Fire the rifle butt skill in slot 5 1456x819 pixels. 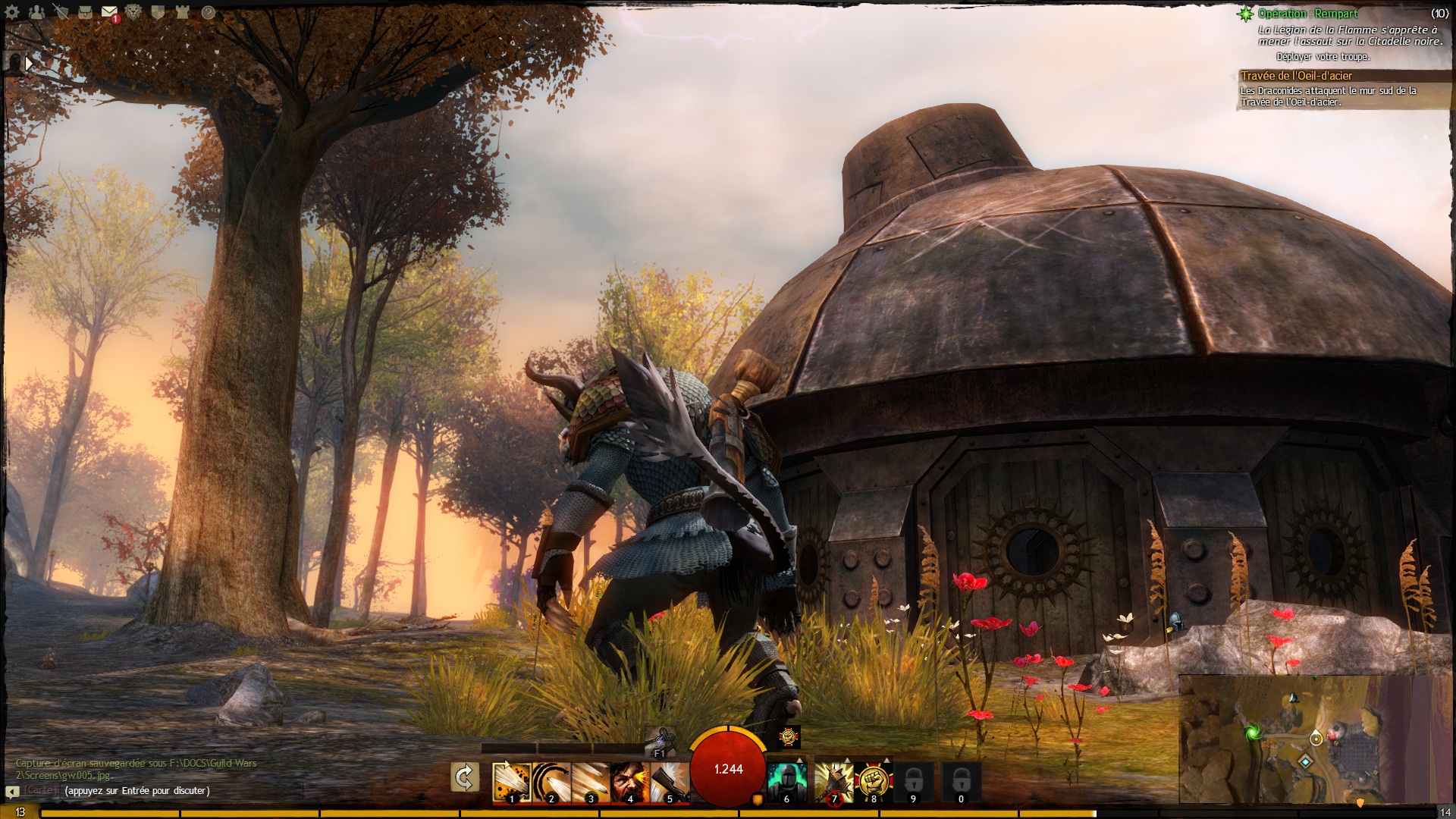(x=669, y=782)
